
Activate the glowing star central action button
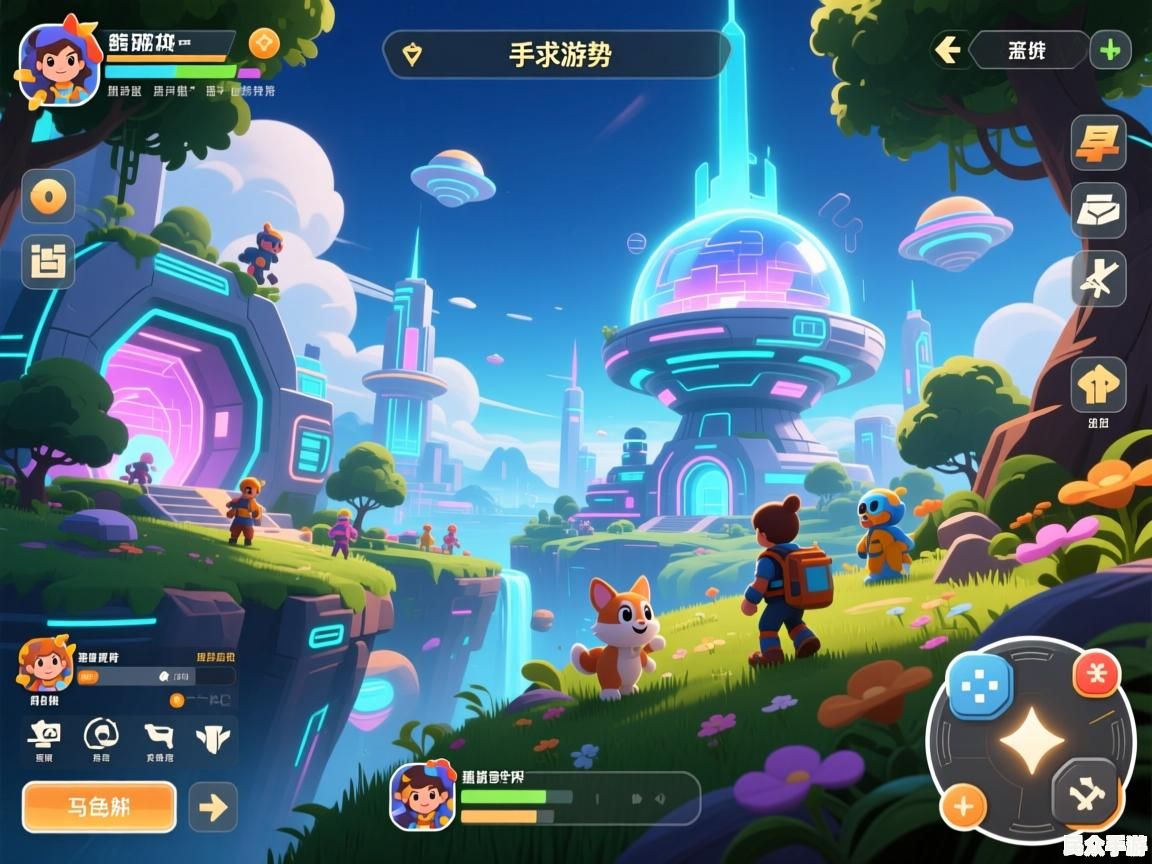click(1031, 741)
